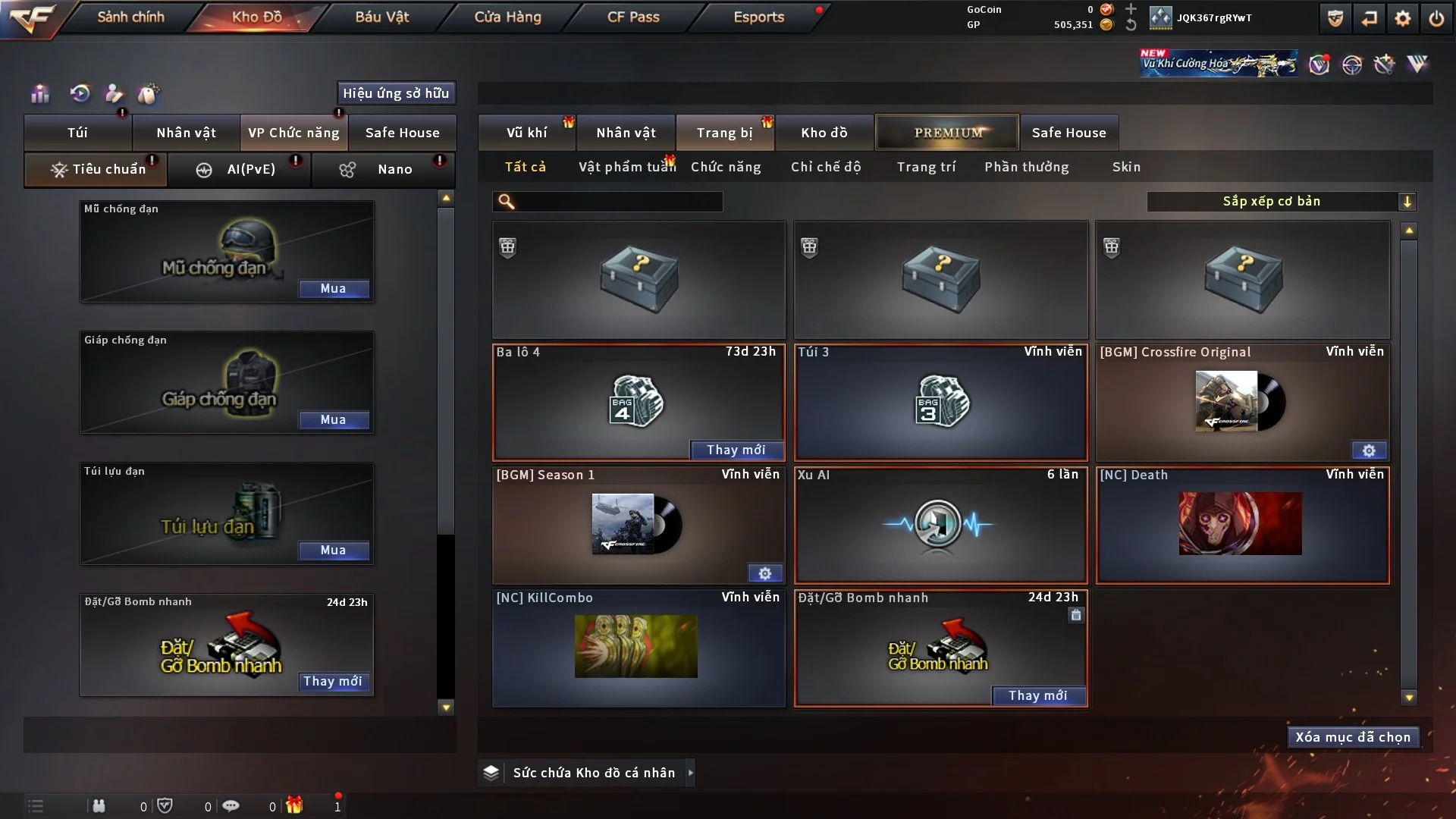Click the Hiệu ứng sở hữu button

pyautogui.click(x=396, y=93)
